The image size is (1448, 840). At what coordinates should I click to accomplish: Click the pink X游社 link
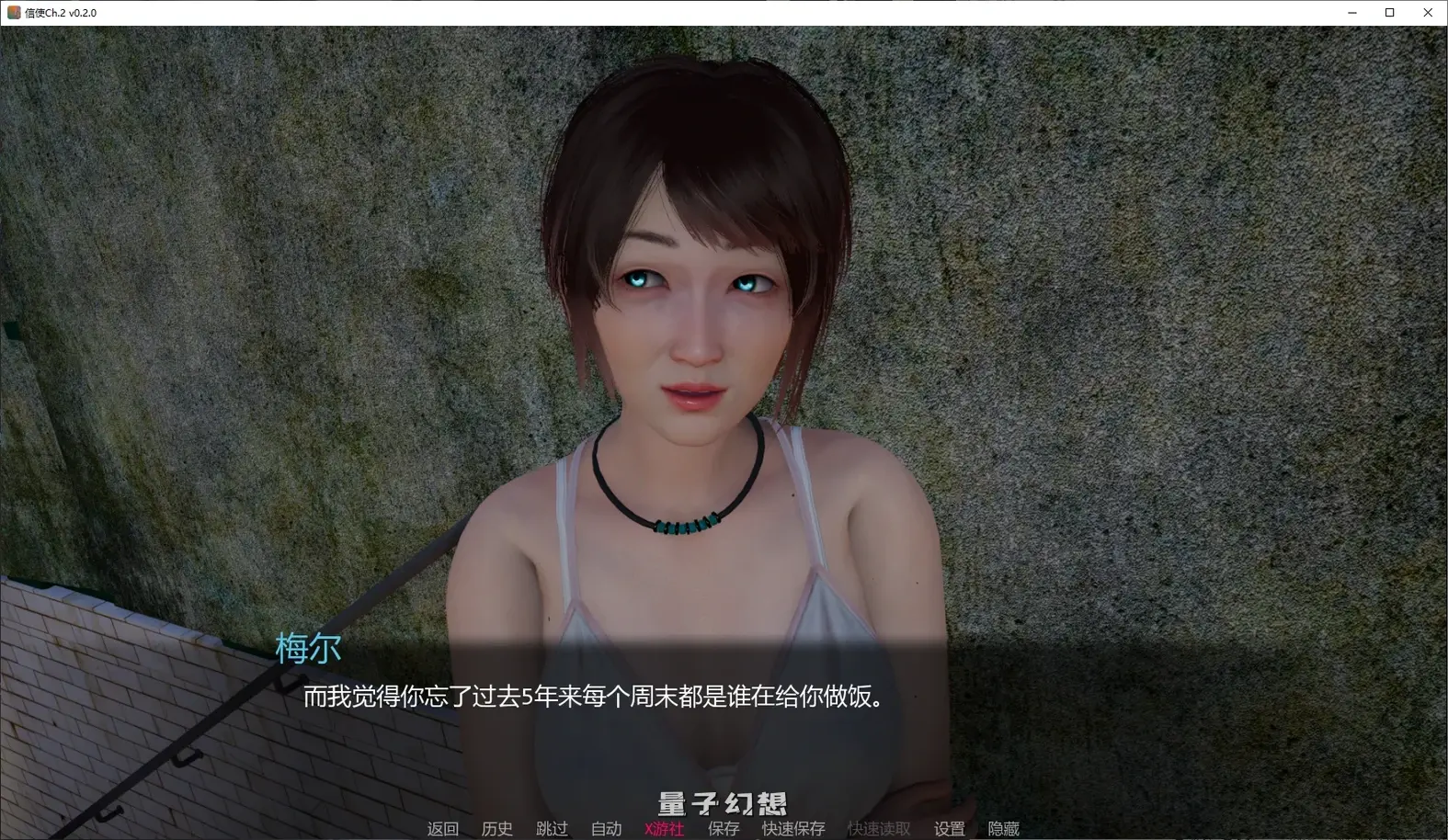[663, 828]
